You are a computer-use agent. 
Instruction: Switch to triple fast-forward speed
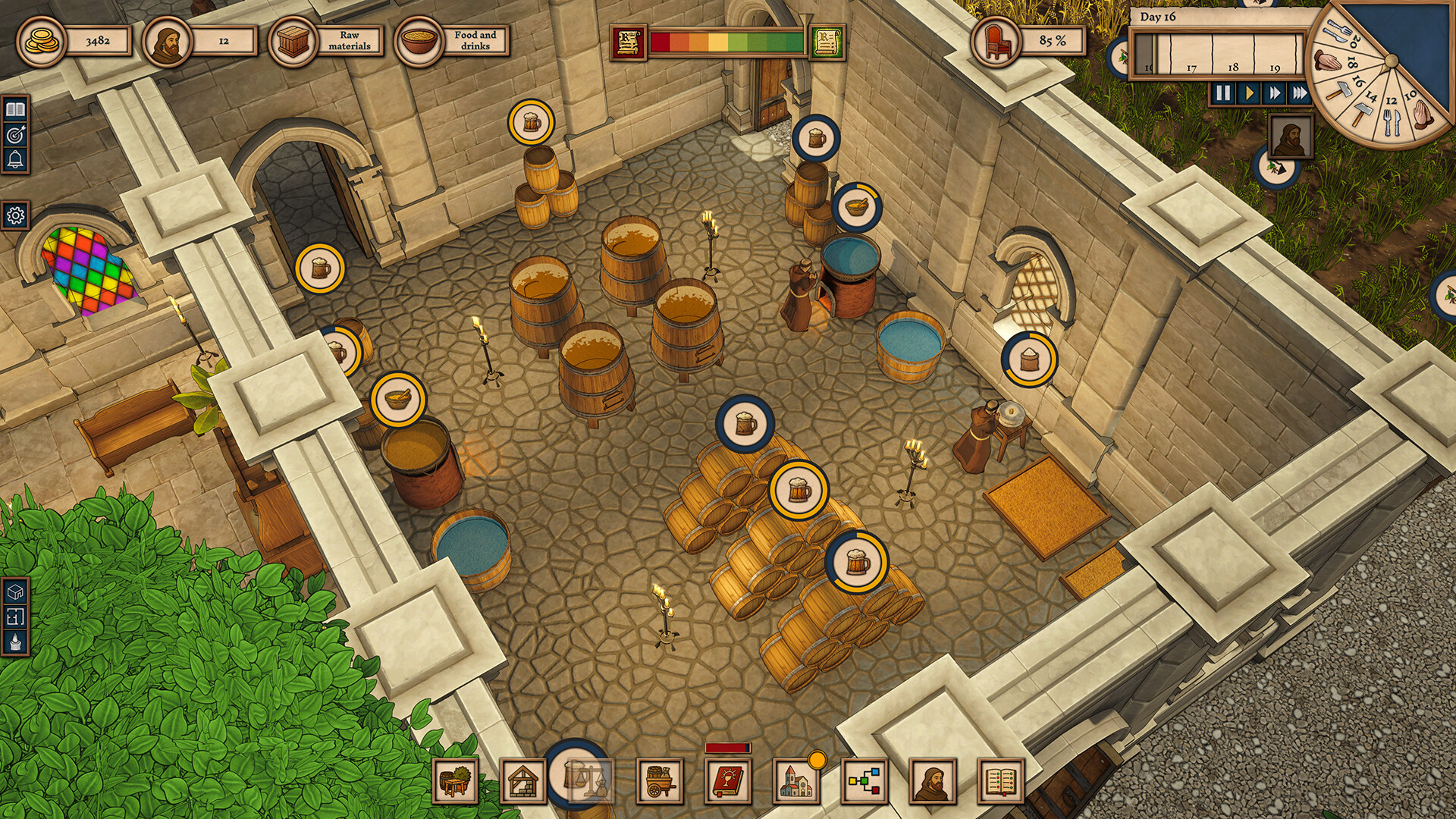point(1300,93)
